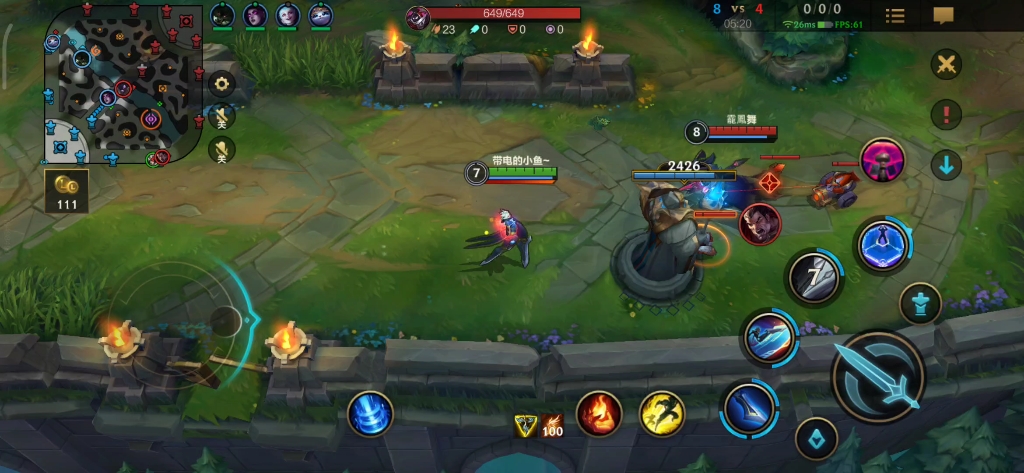Use the pink mushroom item ability
Viewport: 1024px width, 473px height.
(882, 159)
